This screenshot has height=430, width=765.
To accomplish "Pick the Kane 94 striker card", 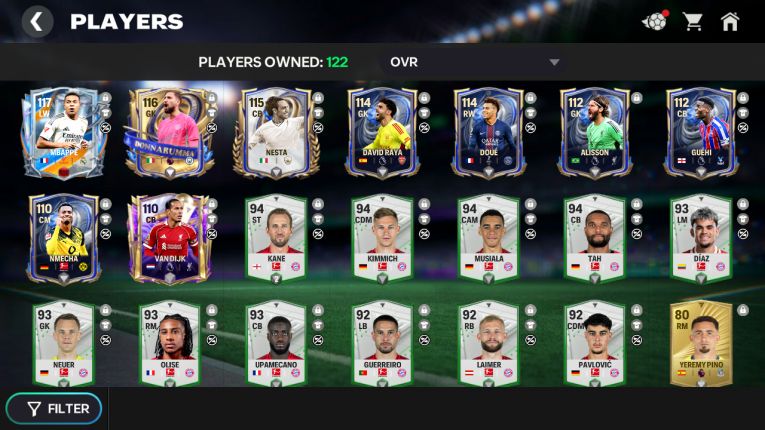I will tap(275, 239).
